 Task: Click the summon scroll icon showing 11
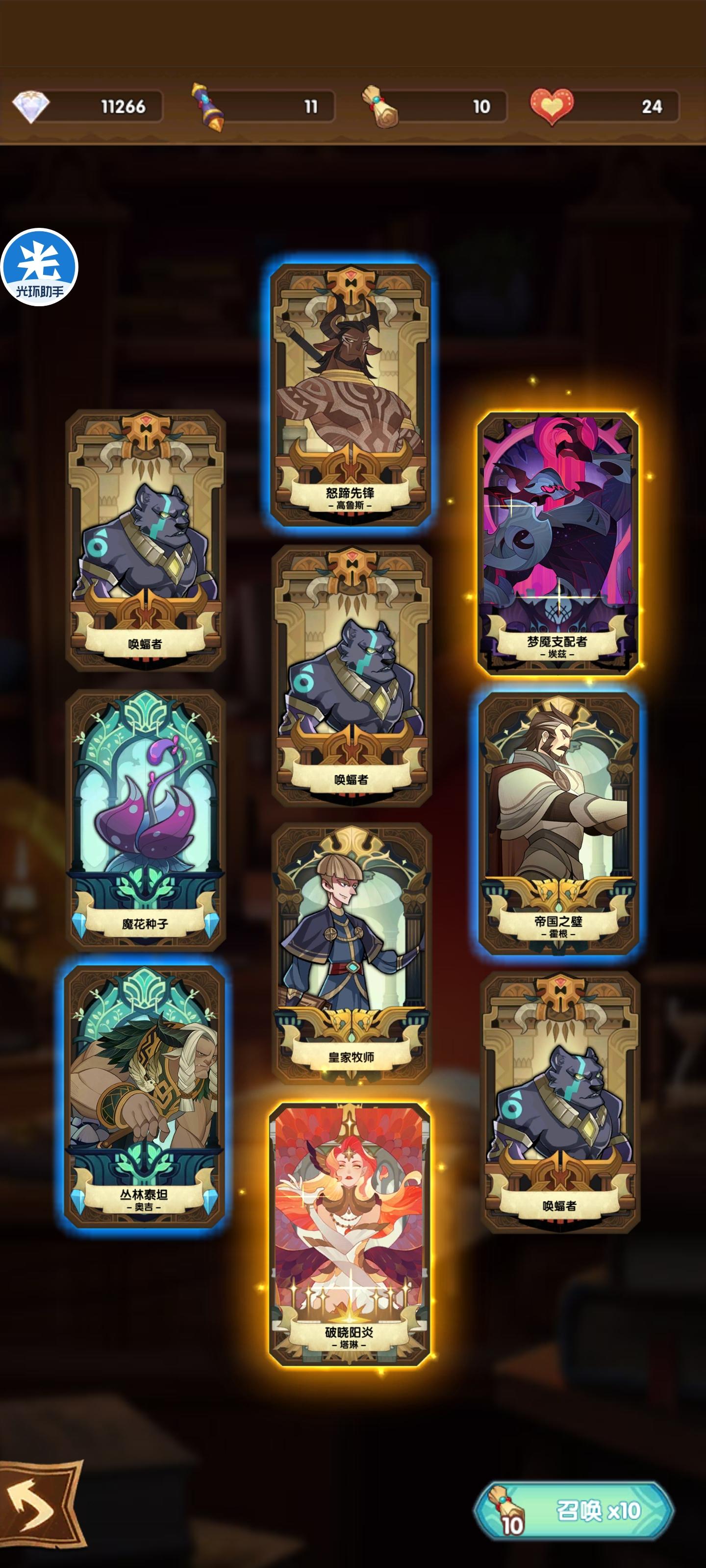(x=207, y=105)
